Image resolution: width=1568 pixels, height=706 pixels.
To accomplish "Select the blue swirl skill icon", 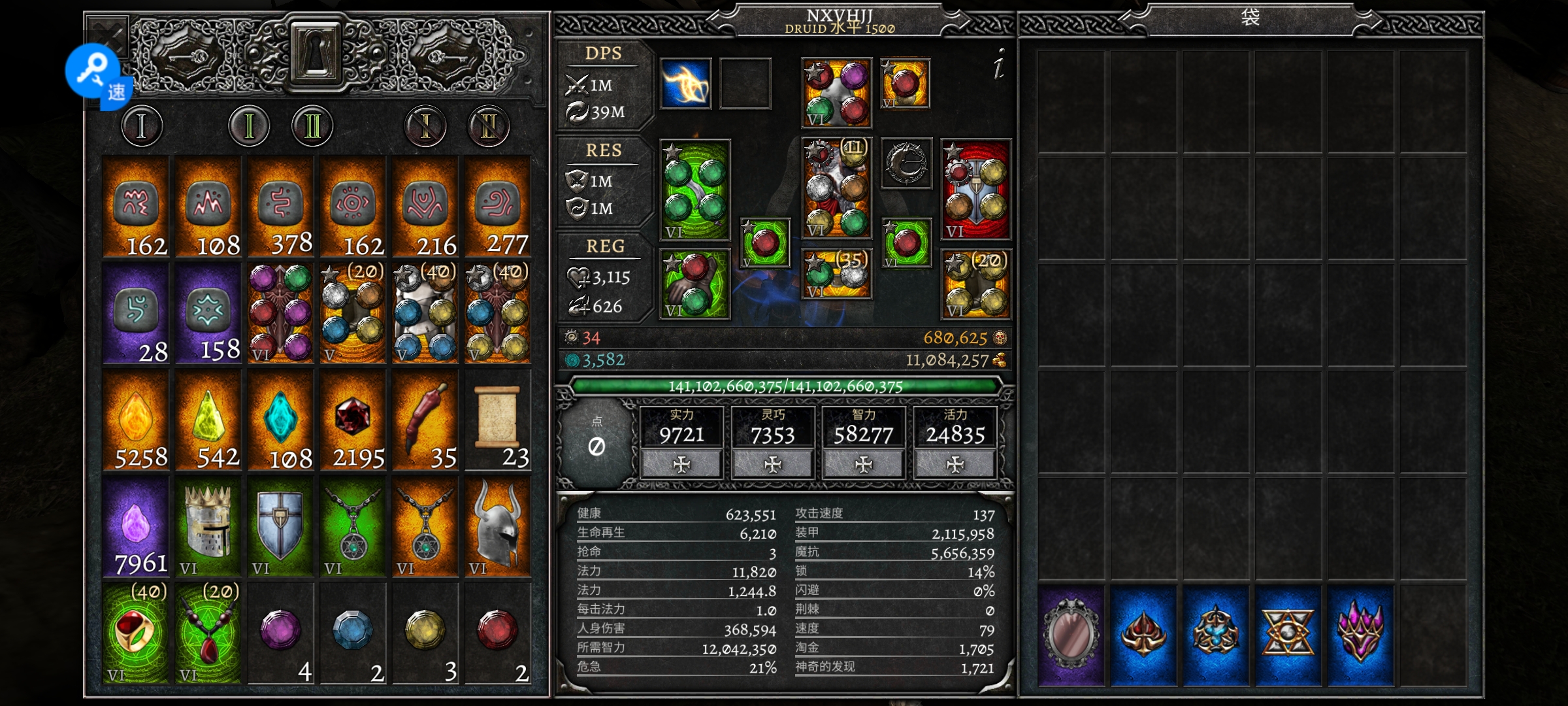I will tap(685, 84).
